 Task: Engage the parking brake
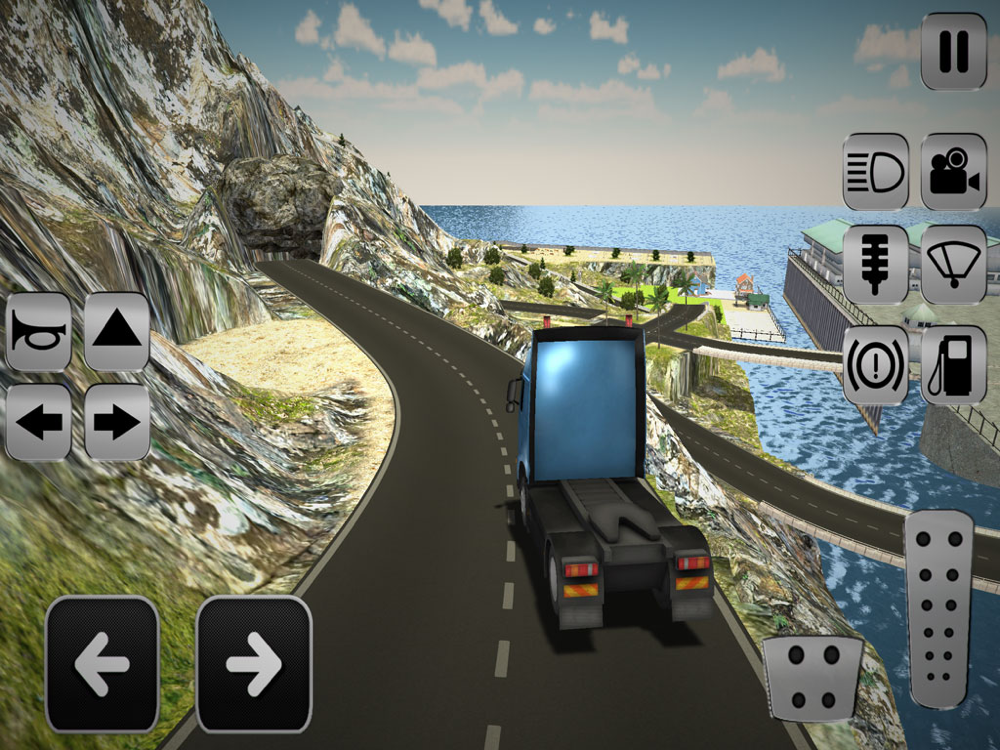875,365
